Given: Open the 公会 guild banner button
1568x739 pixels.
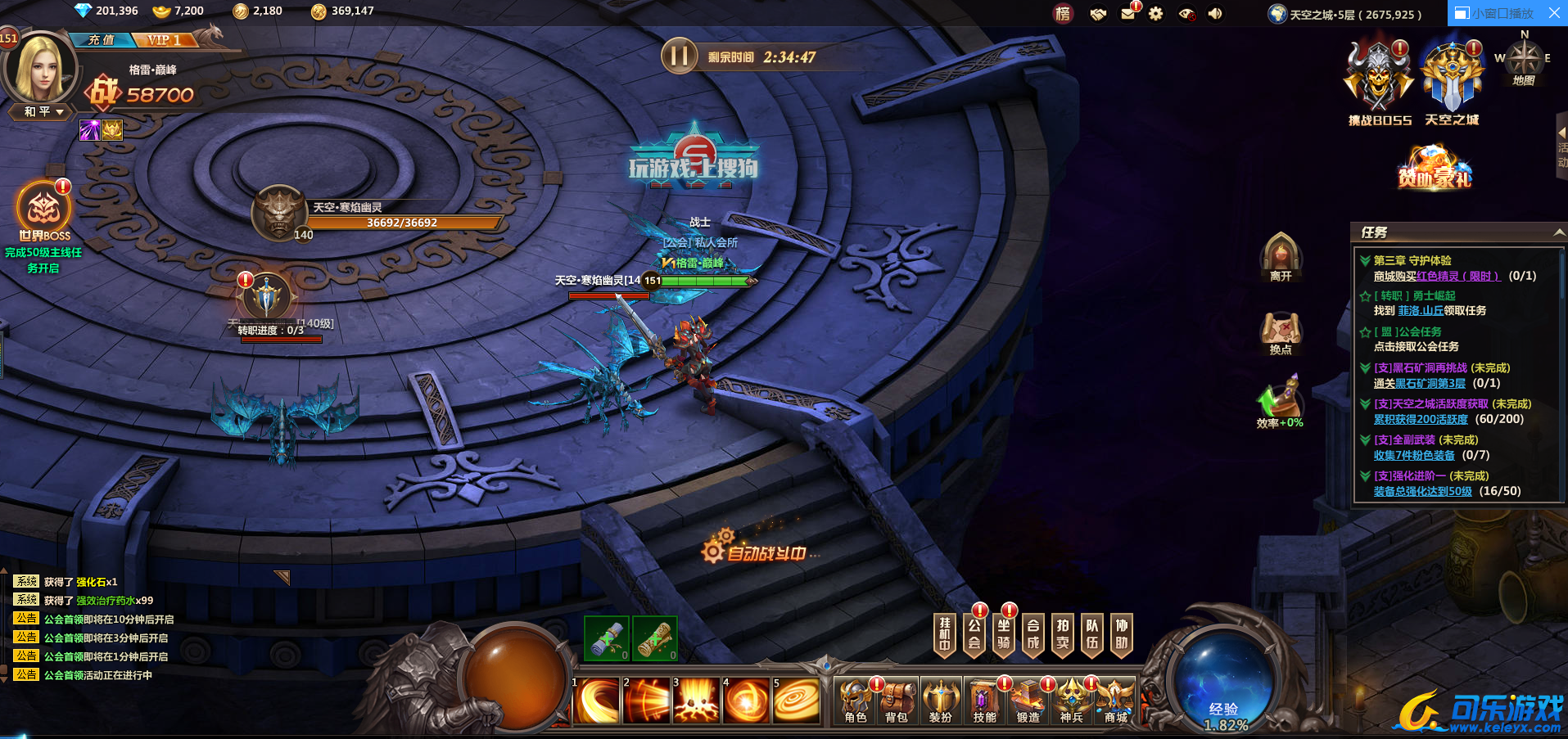Looking at the screenshot, I should tap(974, 634).
